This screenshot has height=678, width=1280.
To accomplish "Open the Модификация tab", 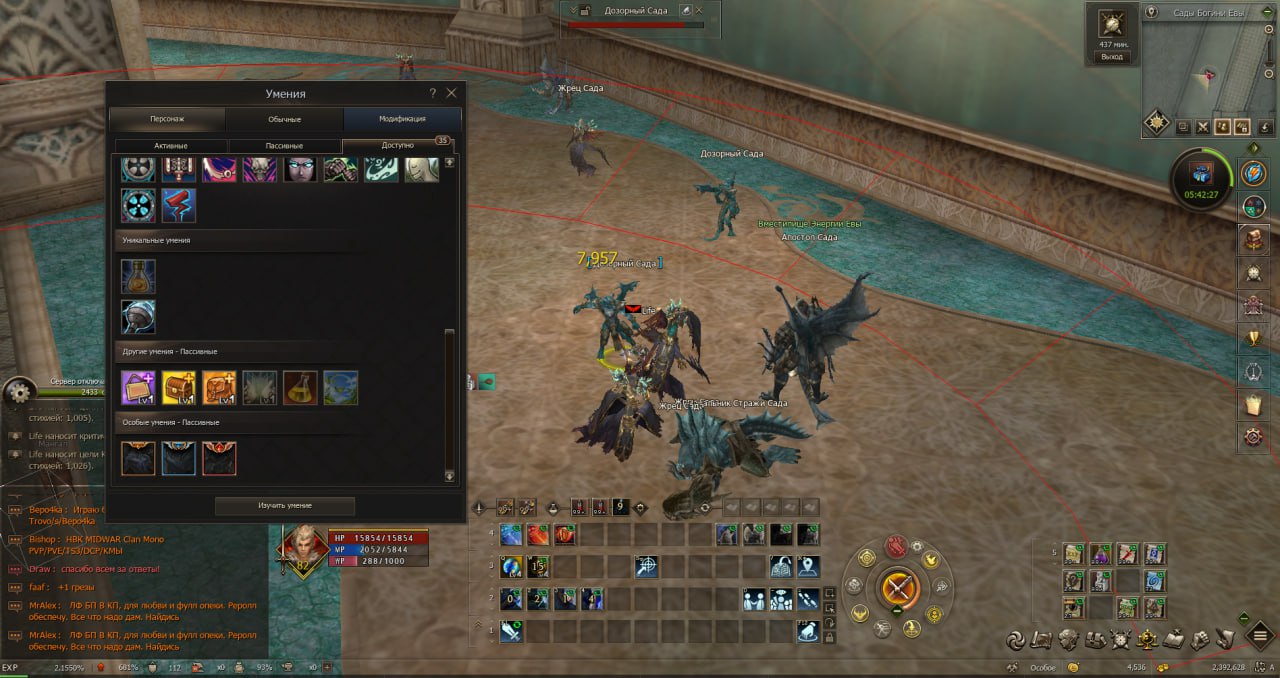I will 402,119.
